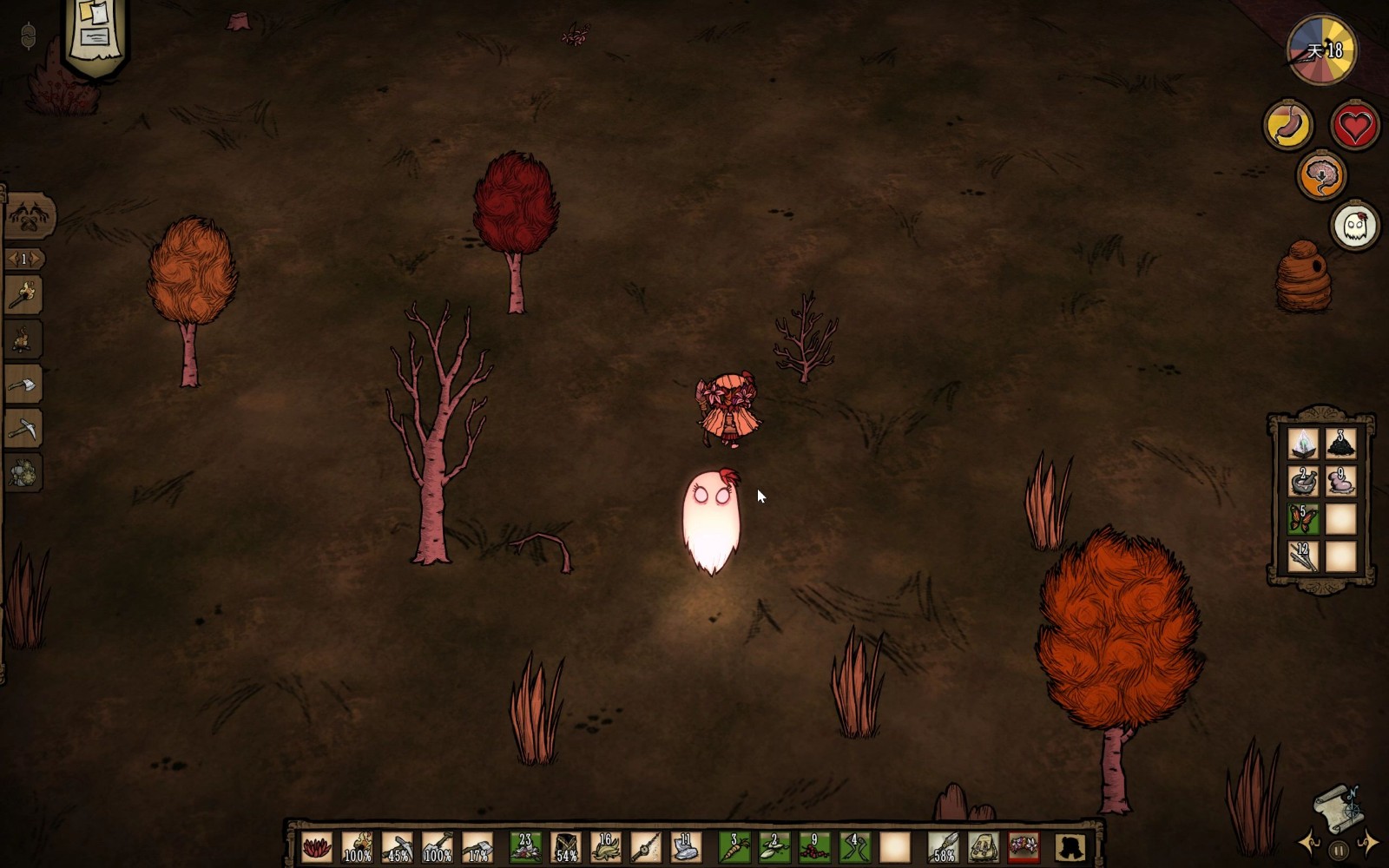Image resolution: width=1389 pixels, height=868 pixels.
Task: Click Abigail's ghost badge
Action: [x=1355, y=226]
